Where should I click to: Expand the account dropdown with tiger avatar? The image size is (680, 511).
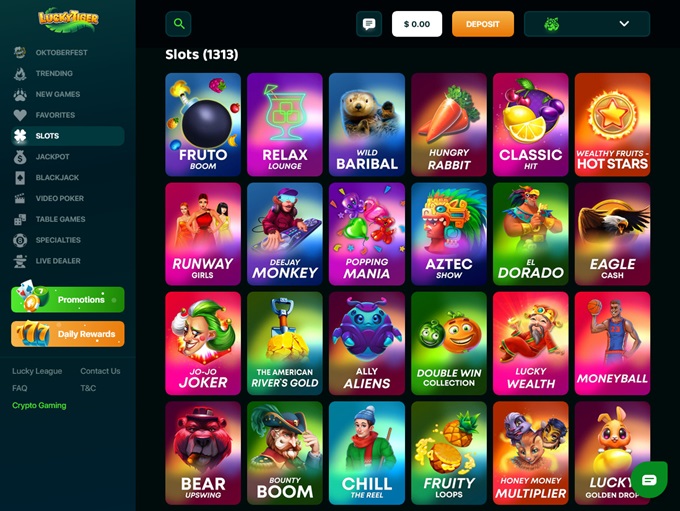click(x=586, y=24)
